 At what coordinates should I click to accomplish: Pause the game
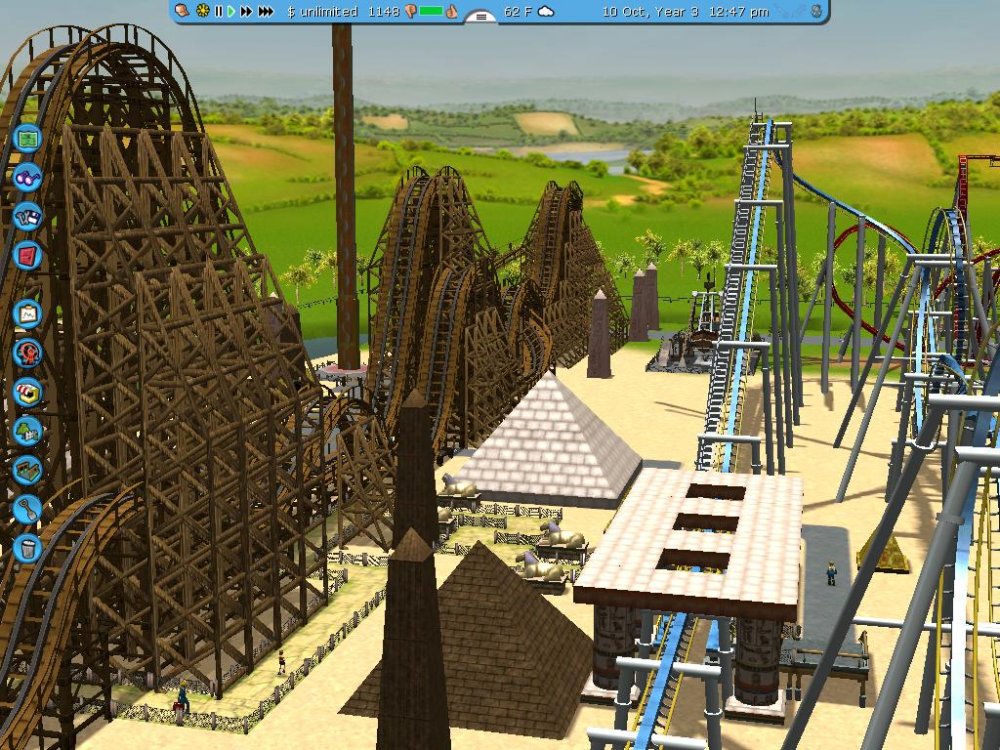click(x=219, y=11)
